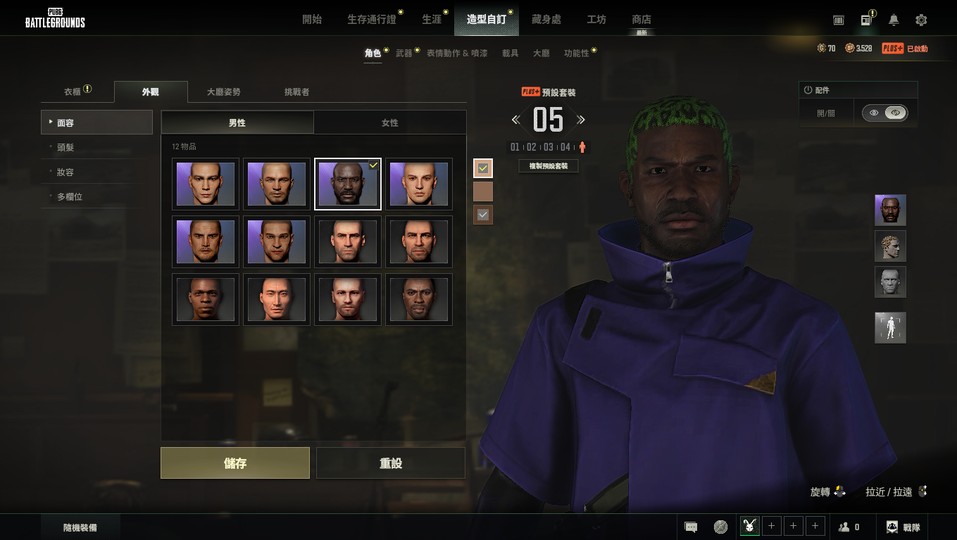Open the 載具 (Vehicles) sub-tab
The image size is (957, 540).
click(510, 52)
